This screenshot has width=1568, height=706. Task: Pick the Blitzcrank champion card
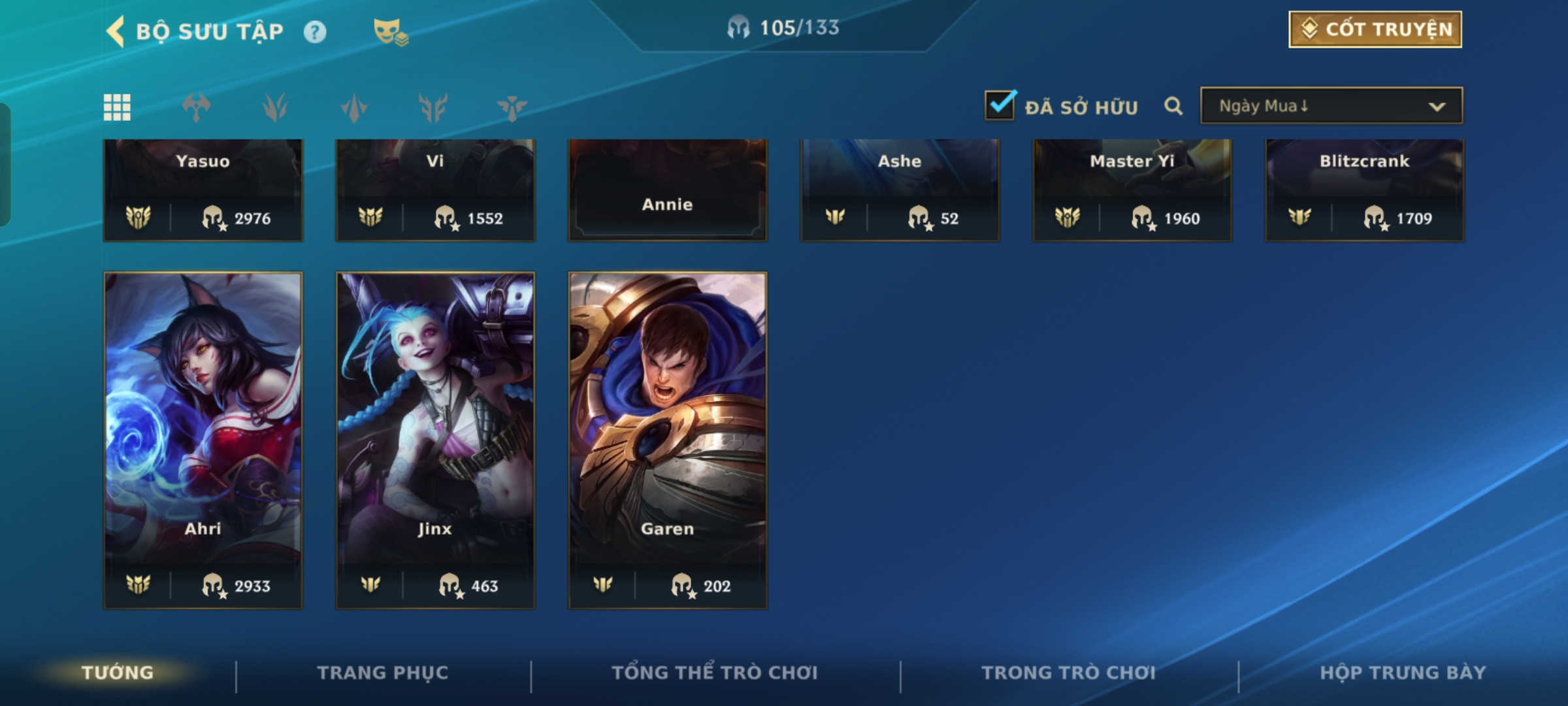click(x=1365, y=190)
